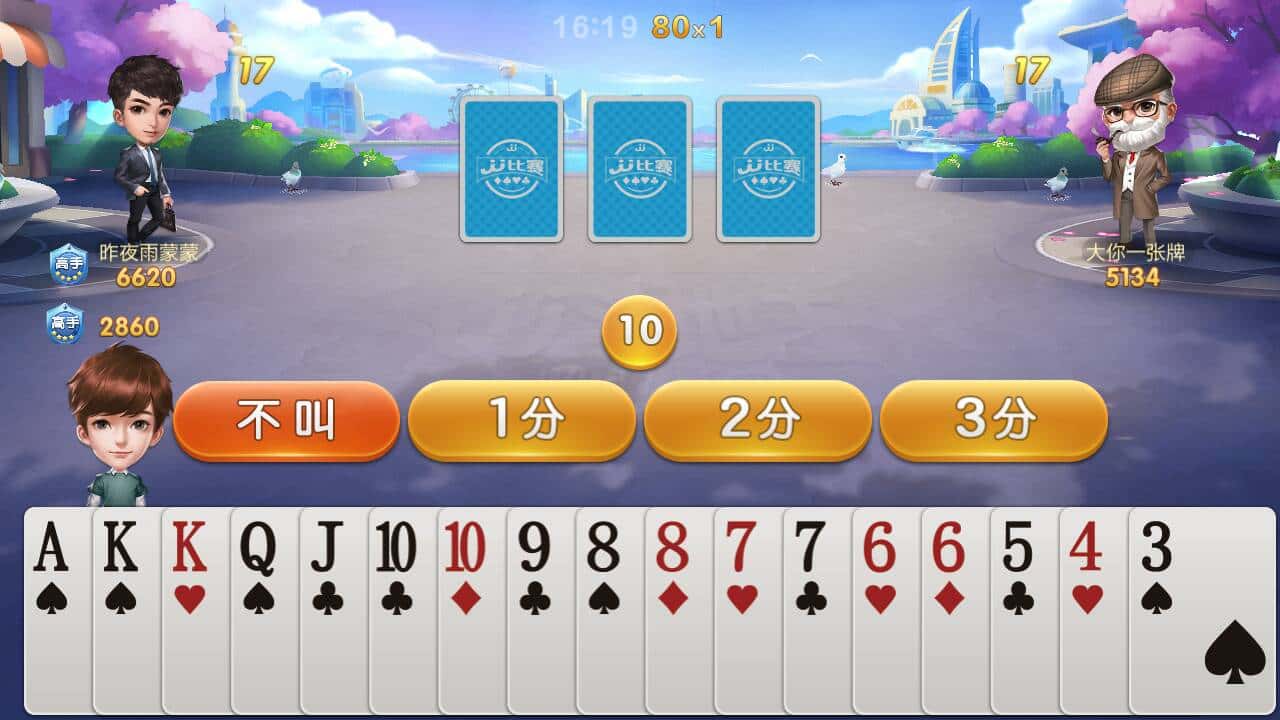The height and width of the screenshot is (720, 1280).
Task: Choose the 2分 bid
Action: coord(757,418)
